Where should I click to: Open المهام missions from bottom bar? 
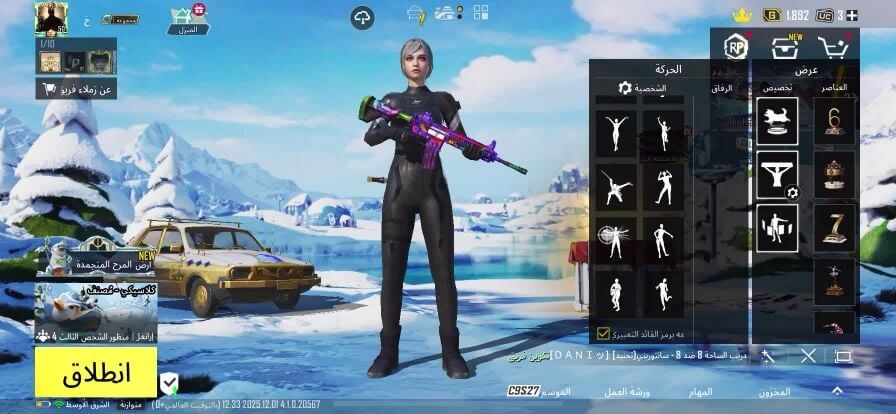point(700,391)
